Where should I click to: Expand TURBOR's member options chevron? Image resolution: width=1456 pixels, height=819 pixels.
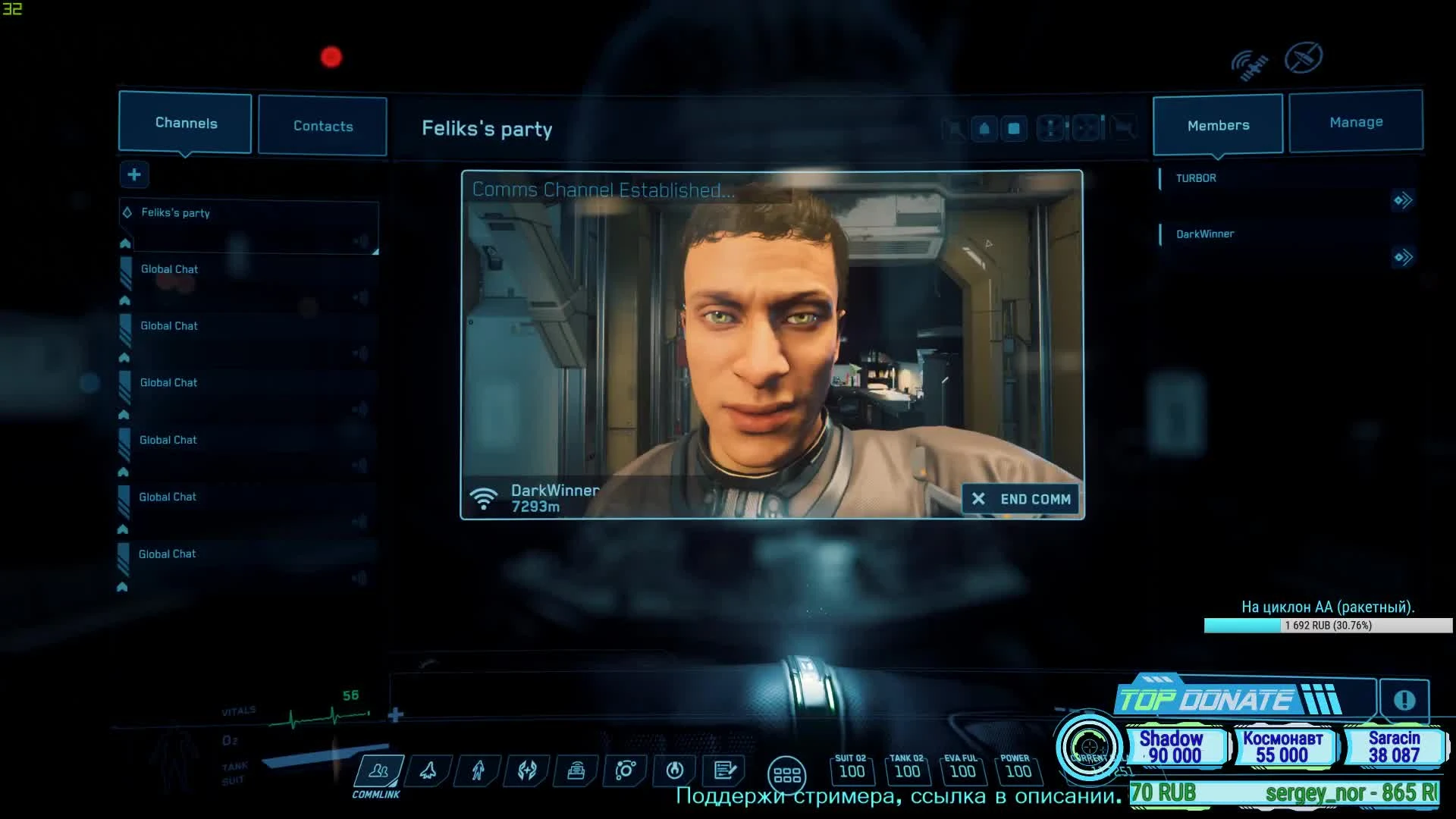click(x=1404, y=199)
